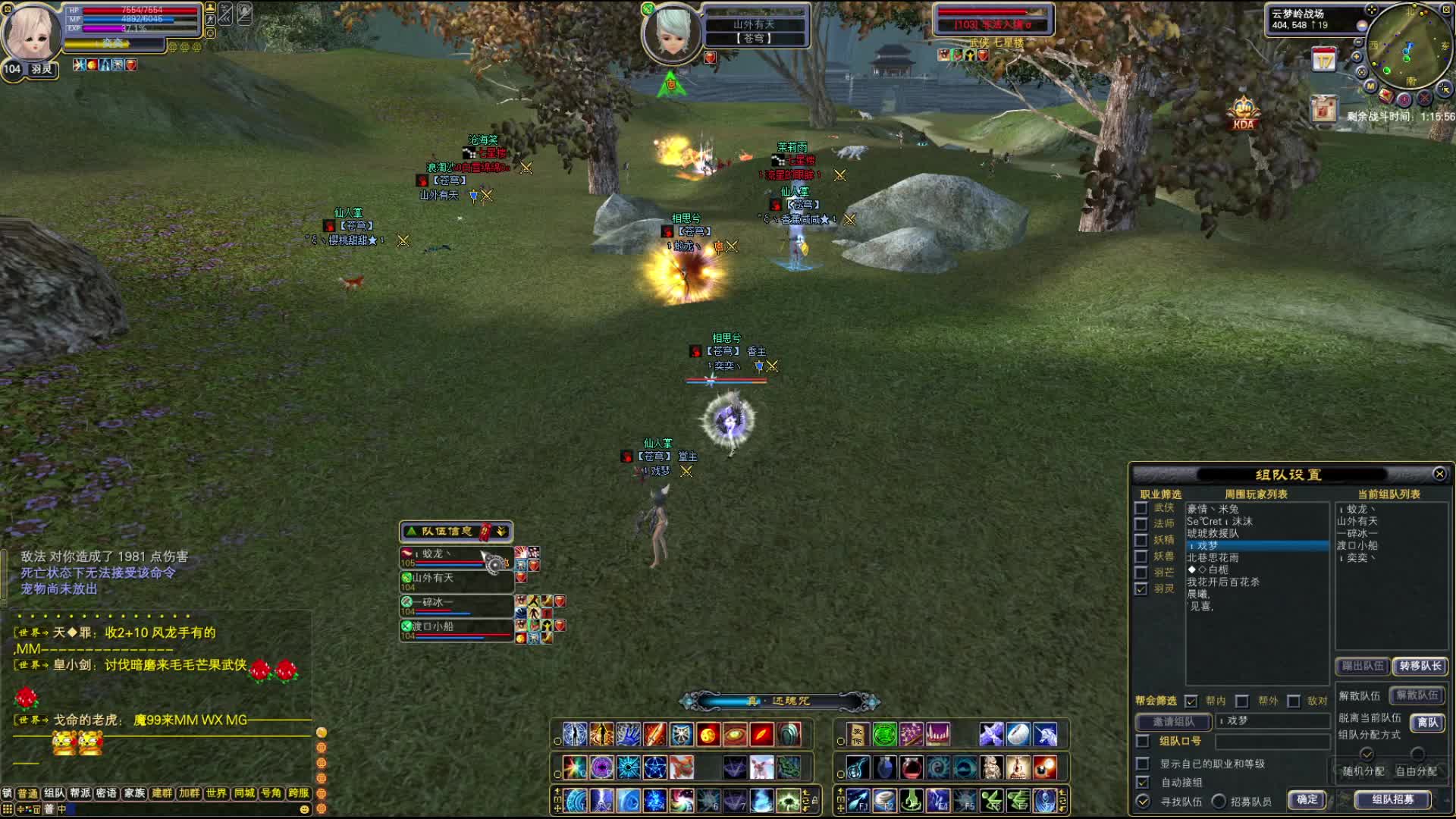
Task: Switch chat to the 组队 channel tab
Action: coord(54,793)
